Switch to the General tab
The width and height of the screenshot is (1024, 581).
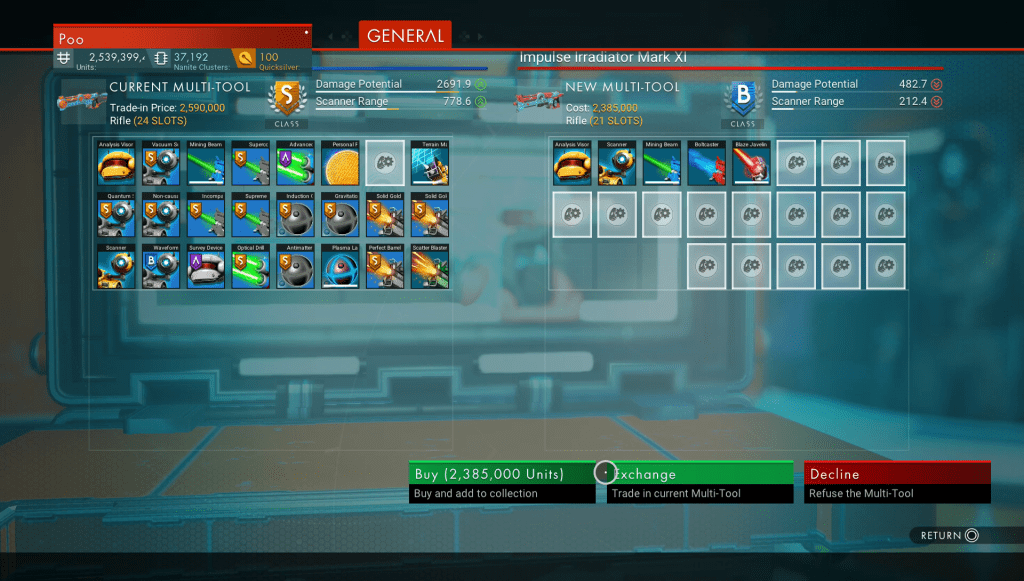point(404,36)
